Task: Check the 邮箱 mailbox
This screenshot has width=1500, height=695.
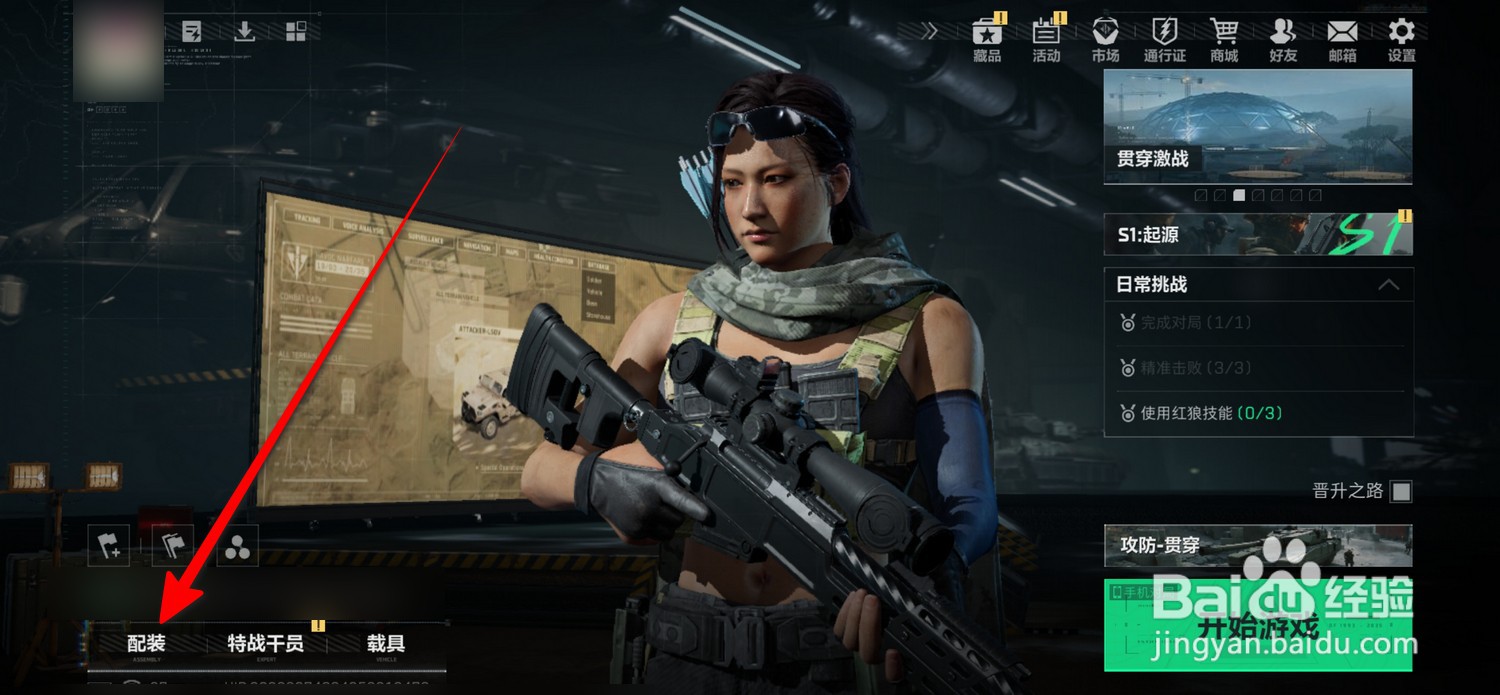Action: pos(1342,39)
